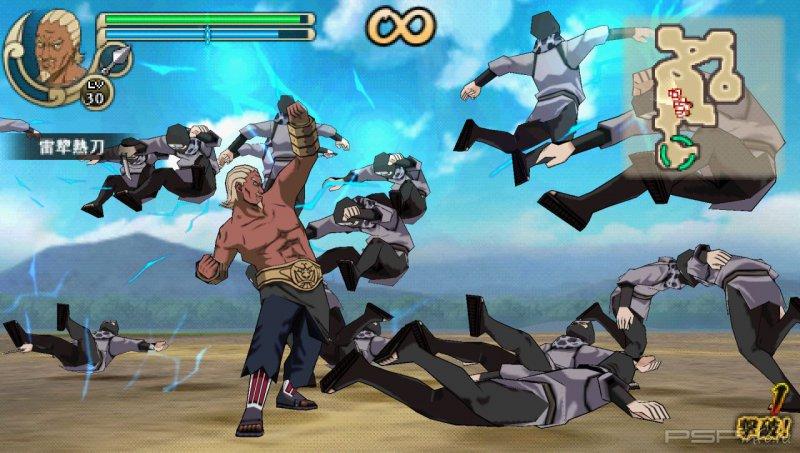Viewport: 800px width, 453px height.
Task: Select the kunai weapon icon
Action: point(120,56)
